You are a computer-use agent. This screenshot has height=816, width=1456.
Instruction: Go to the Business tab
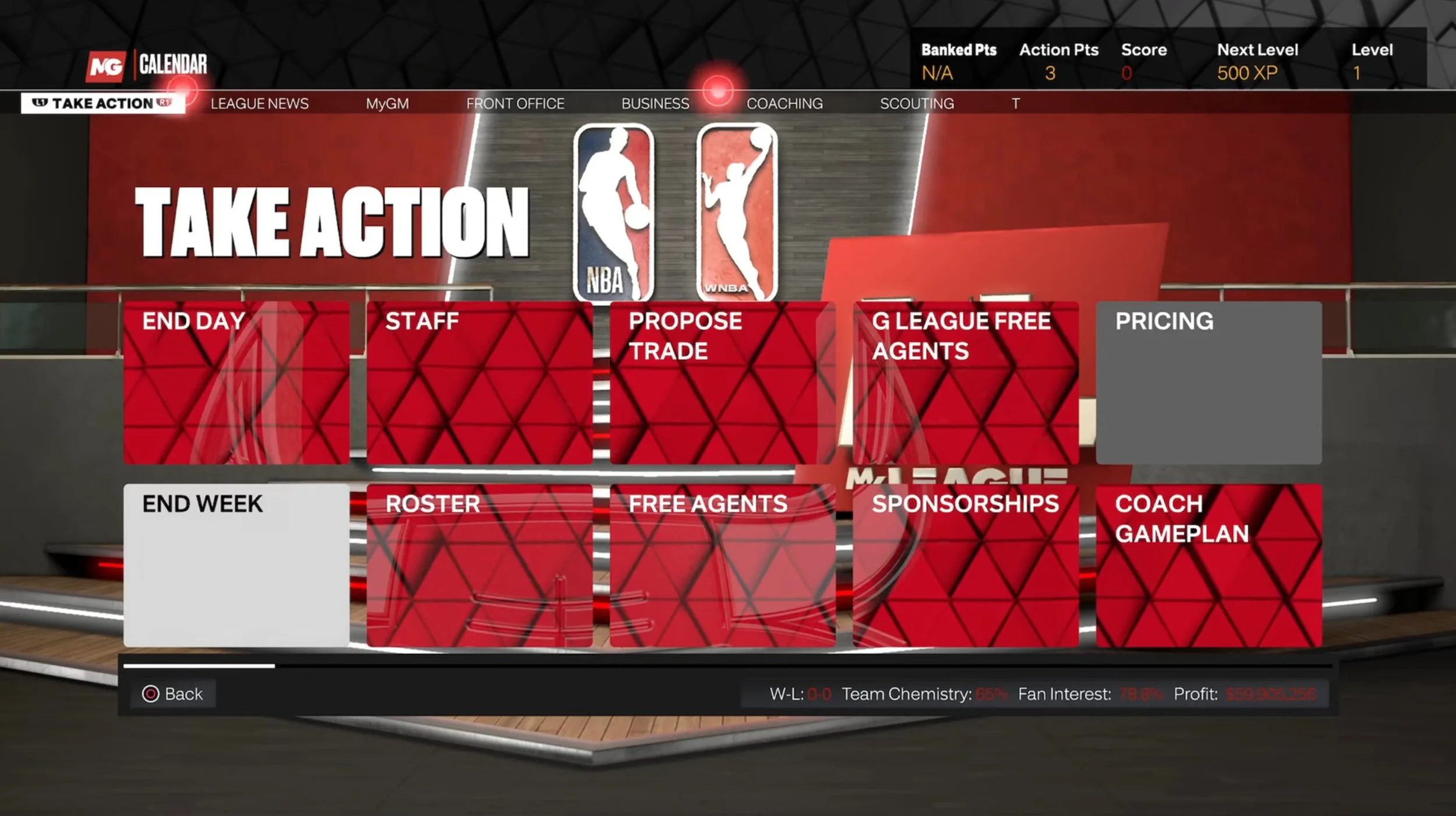click(655, 104)
